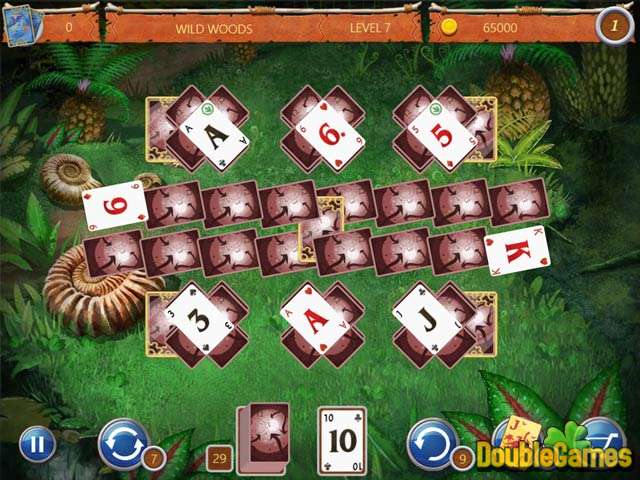Undo the last move

[x=432, y=442]
